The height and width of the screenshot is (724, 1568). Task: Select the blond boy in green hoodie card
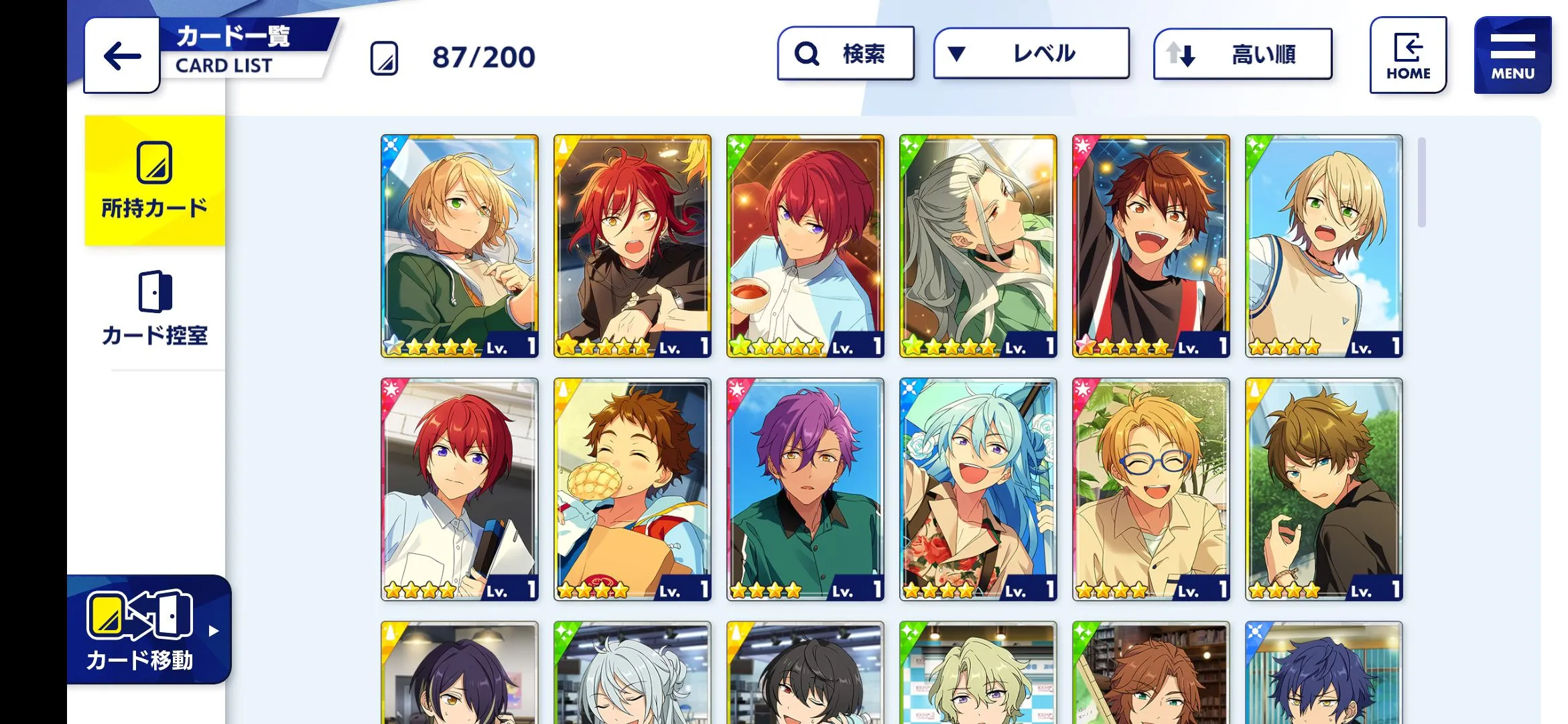click(460, 246)
